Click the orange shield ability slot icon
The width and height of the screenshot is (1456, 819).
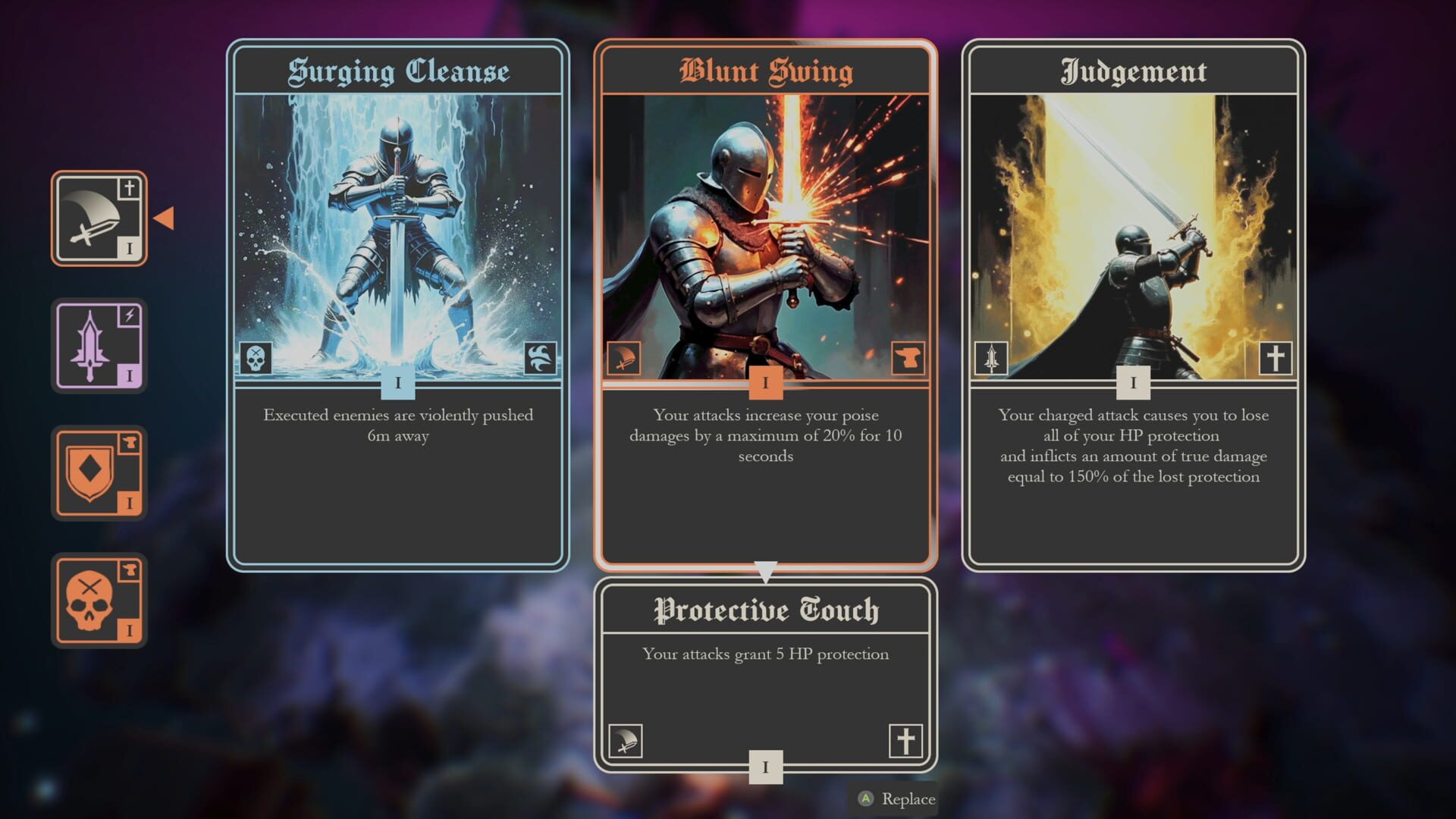point(99,473)
